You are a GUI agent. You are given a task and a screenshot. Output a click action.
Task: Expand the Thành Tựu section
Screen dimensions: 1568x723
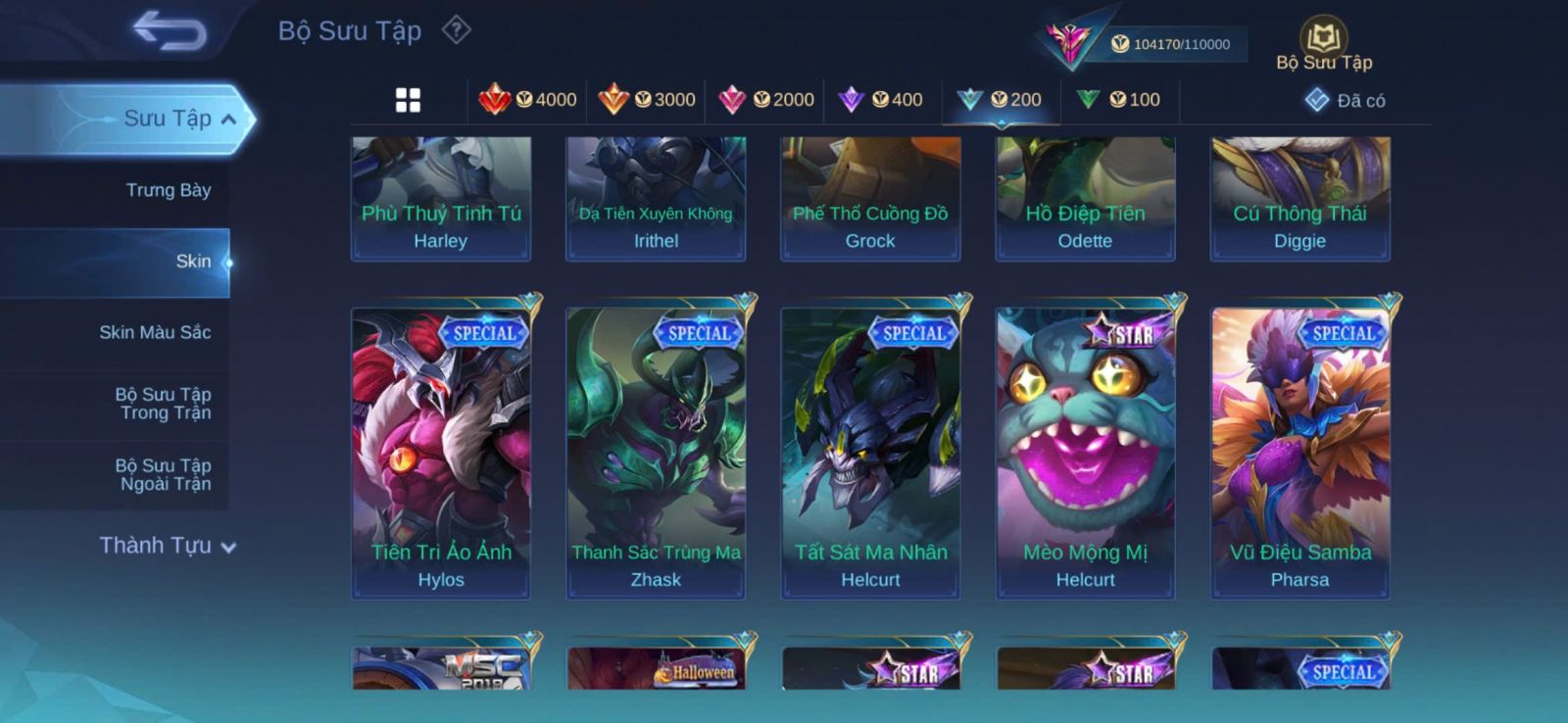pos(167,546)
